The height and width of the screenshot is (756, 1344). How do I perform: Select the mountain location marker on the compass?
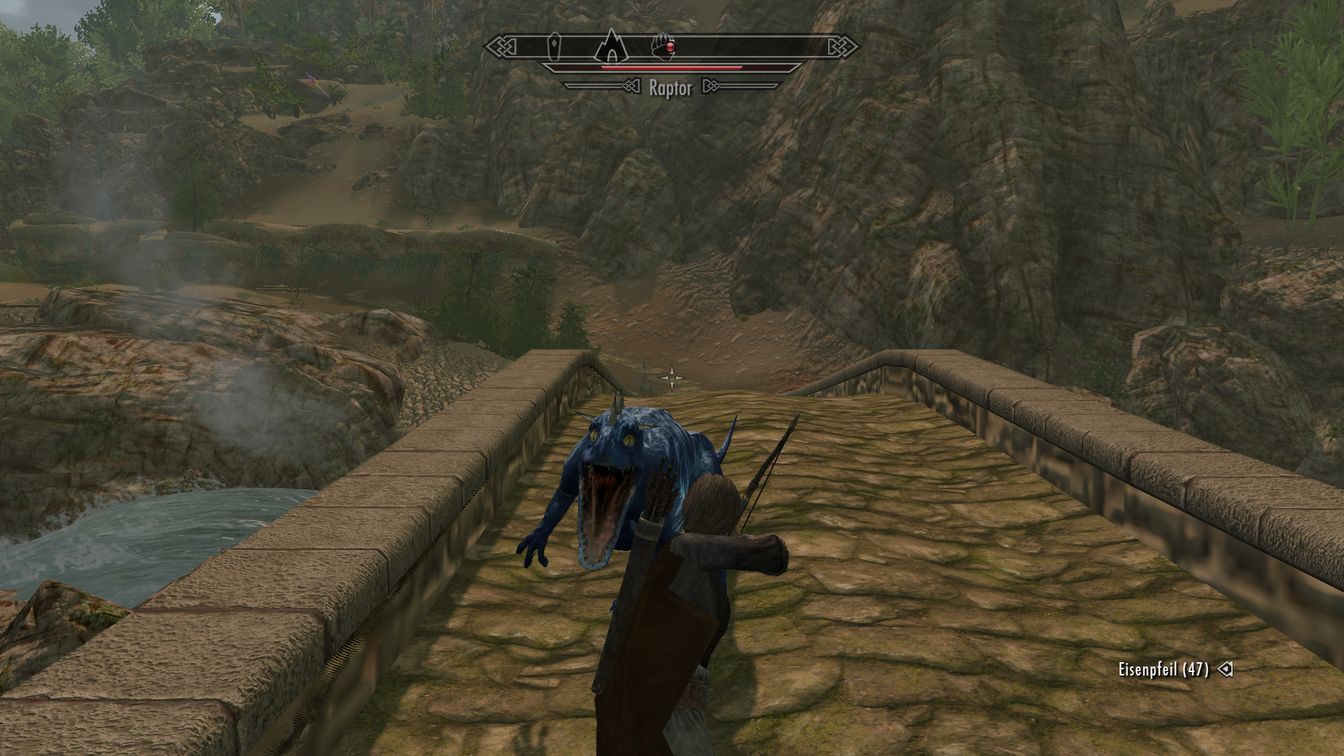tap(611, 46)
